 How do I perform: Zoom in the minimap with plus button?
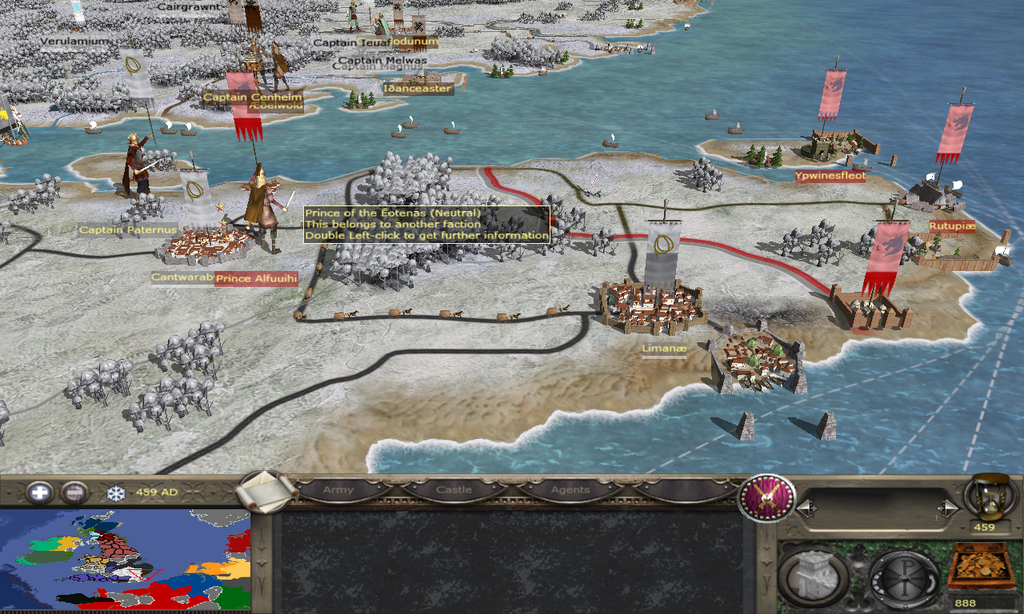click(39, 492)
